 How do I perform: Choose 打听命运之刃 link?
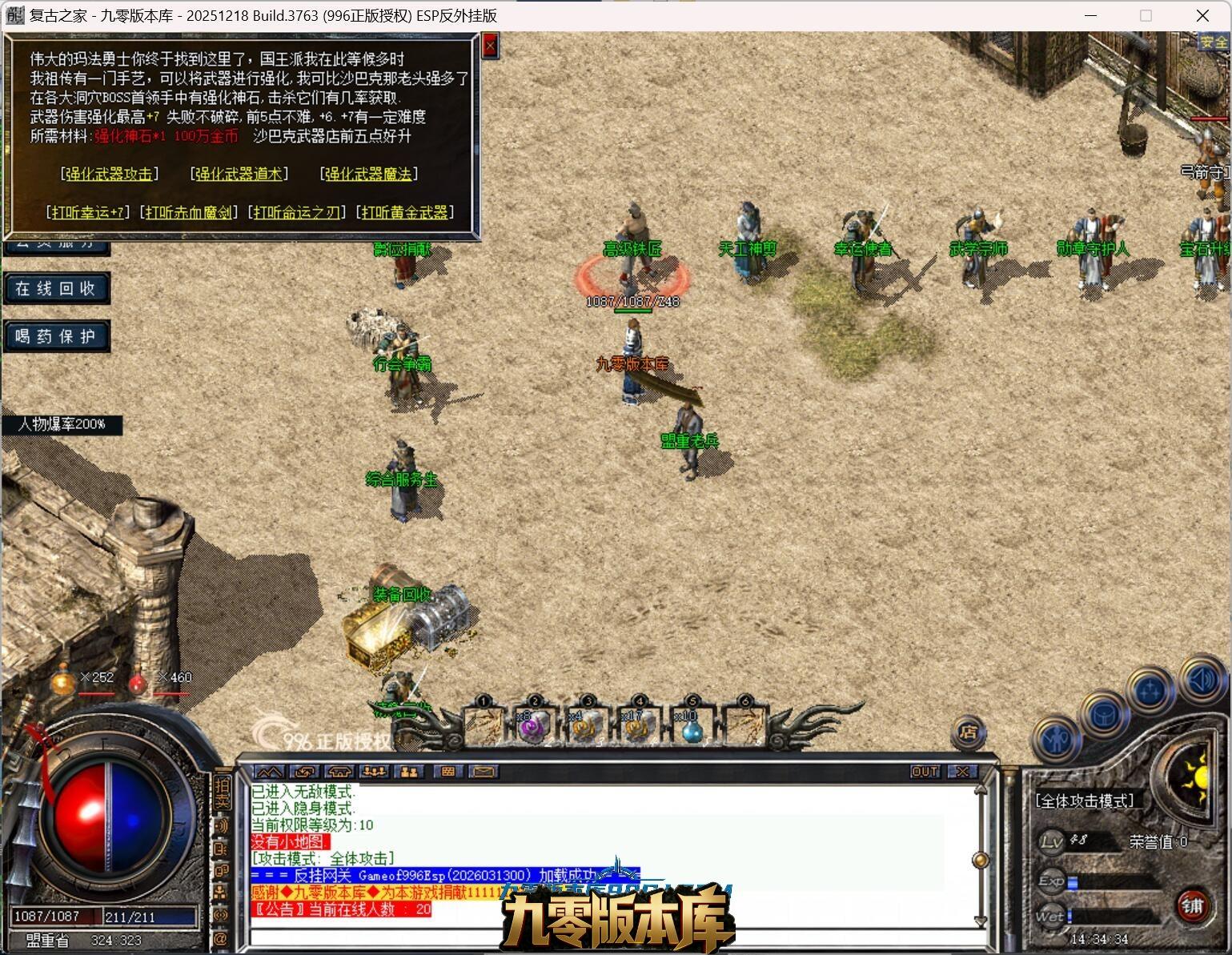[x=298, y=212]
